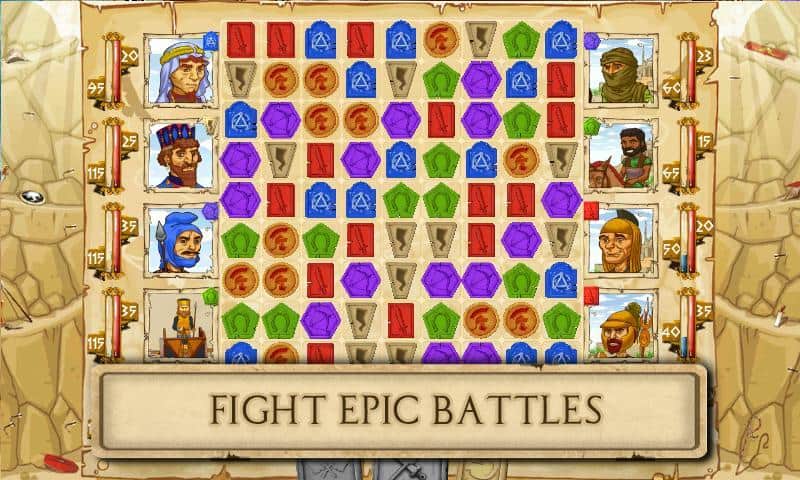Select the blue-hooded spearman portrait
800x480 pixels.
pyautogui.click(x=180, y=240)
